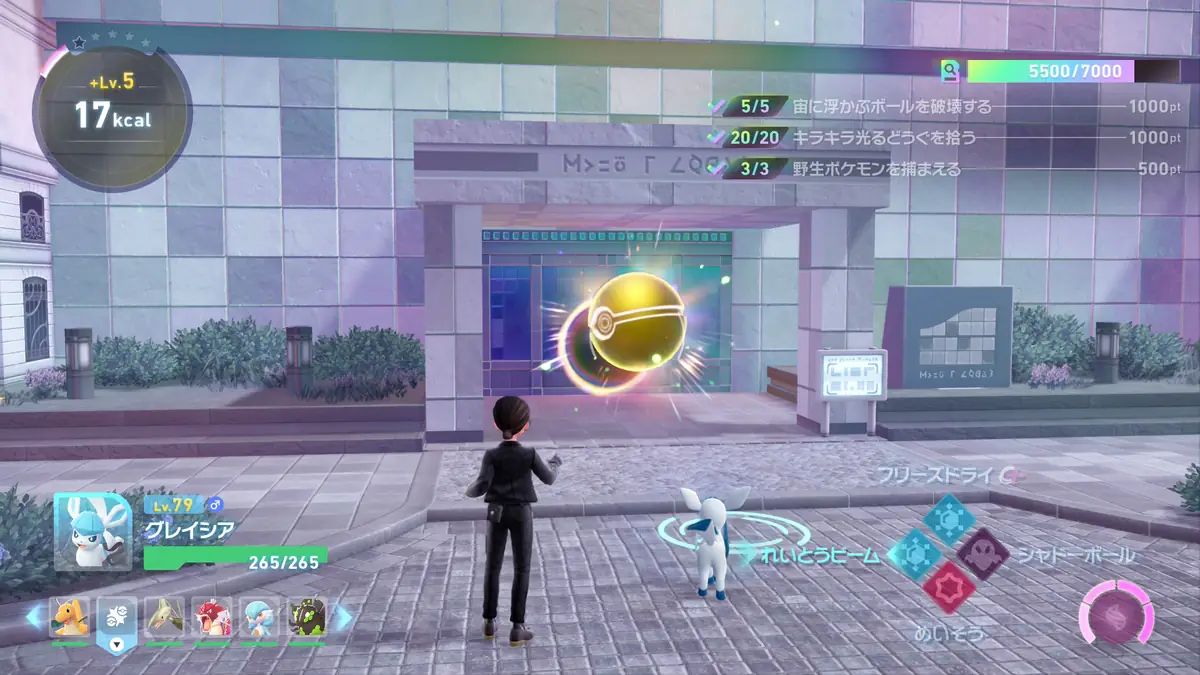Select the sparkling items objective (キラキラ光るどうぐ)

882,138
